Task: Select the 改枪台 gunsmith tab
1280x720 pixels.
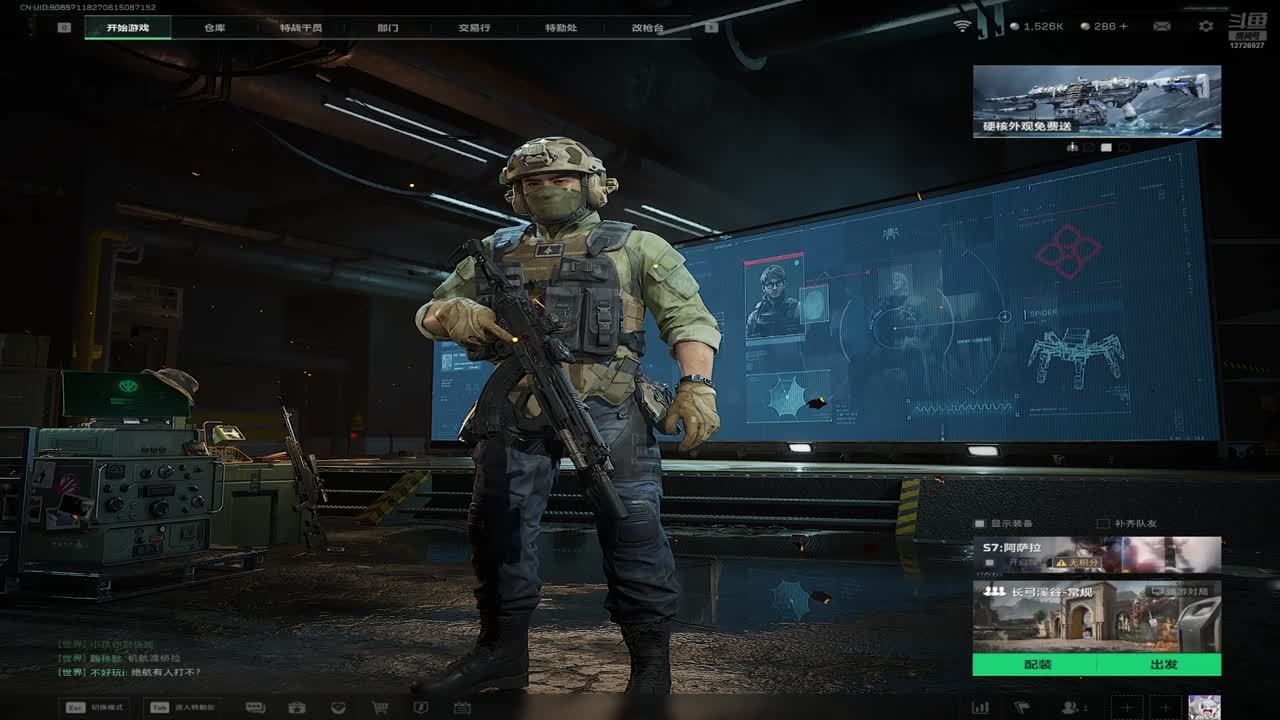Action: click(647, 28)
